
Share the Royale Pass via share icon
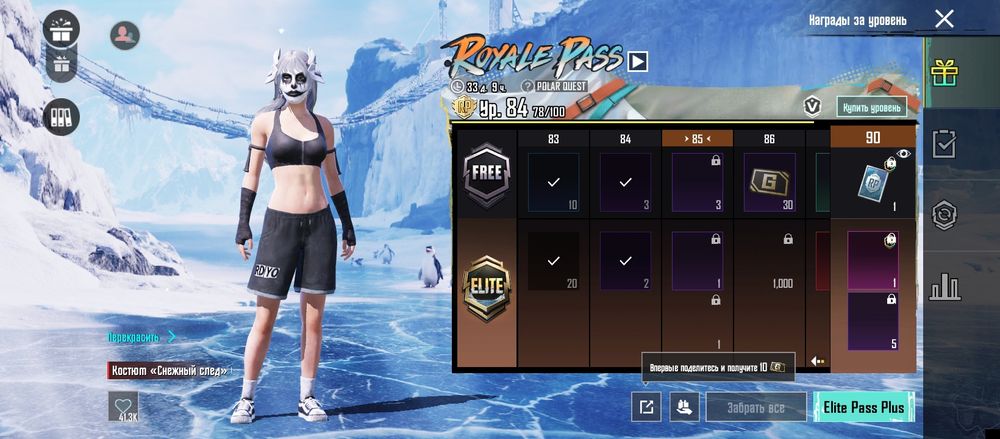tap(646, 407)
